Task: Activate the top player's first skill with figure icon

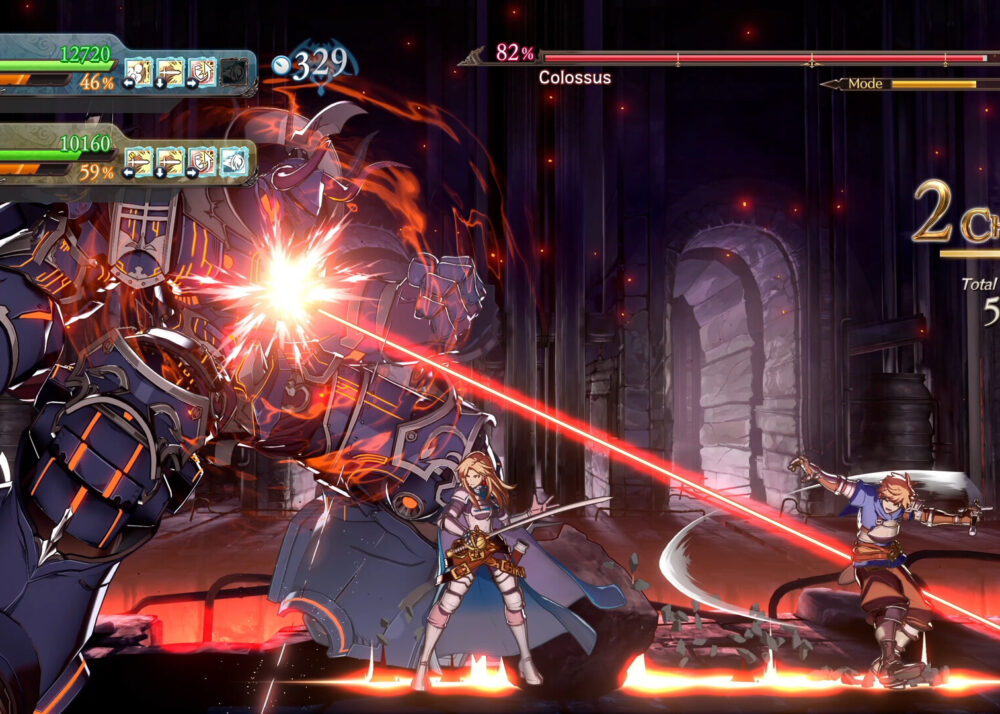Action: click(x=138, y=72)
